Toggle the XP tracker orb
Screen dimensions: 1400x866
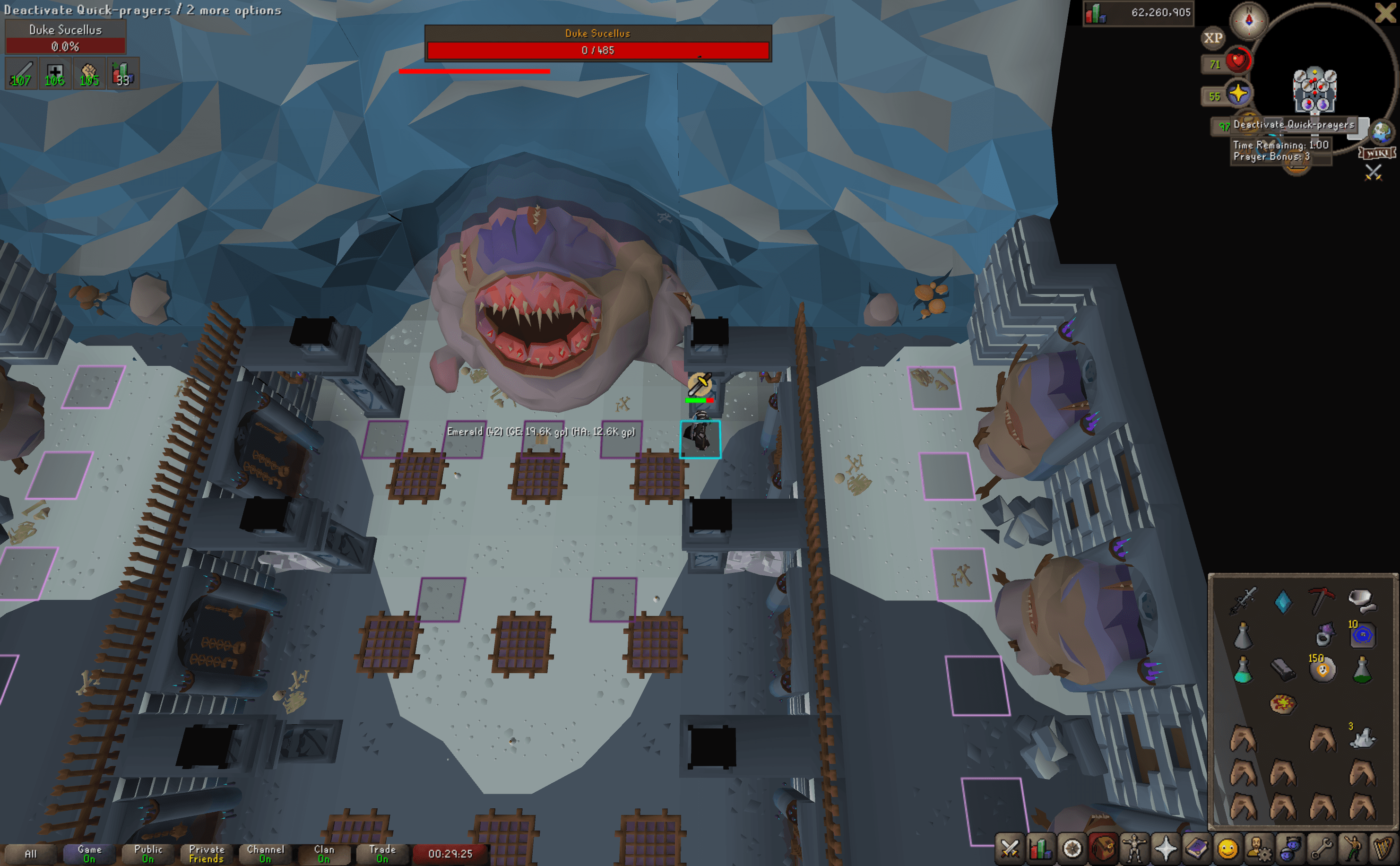click(x=1213, y=38)
